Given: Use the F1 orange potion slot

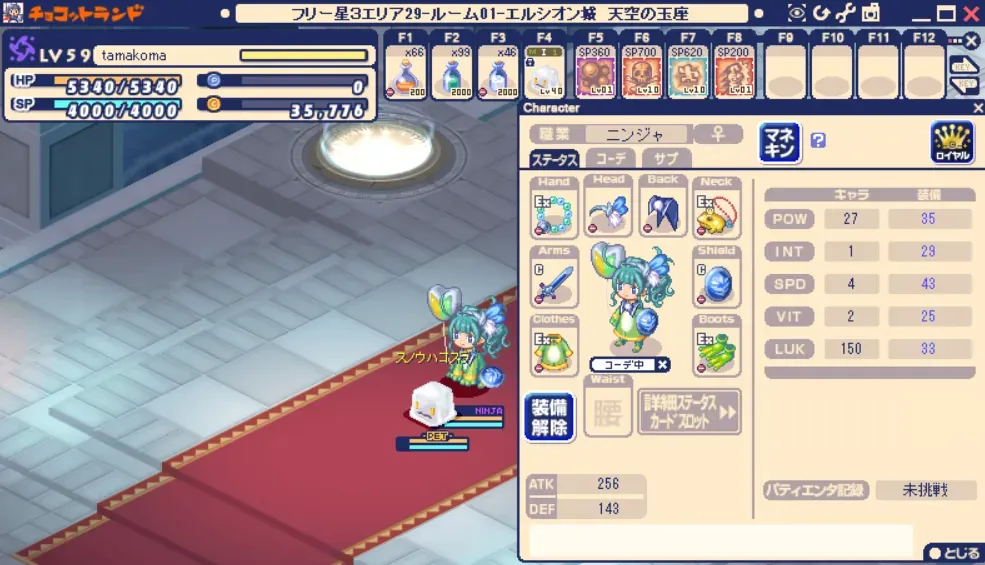Looking at the screenshot, I should (407, 73).
